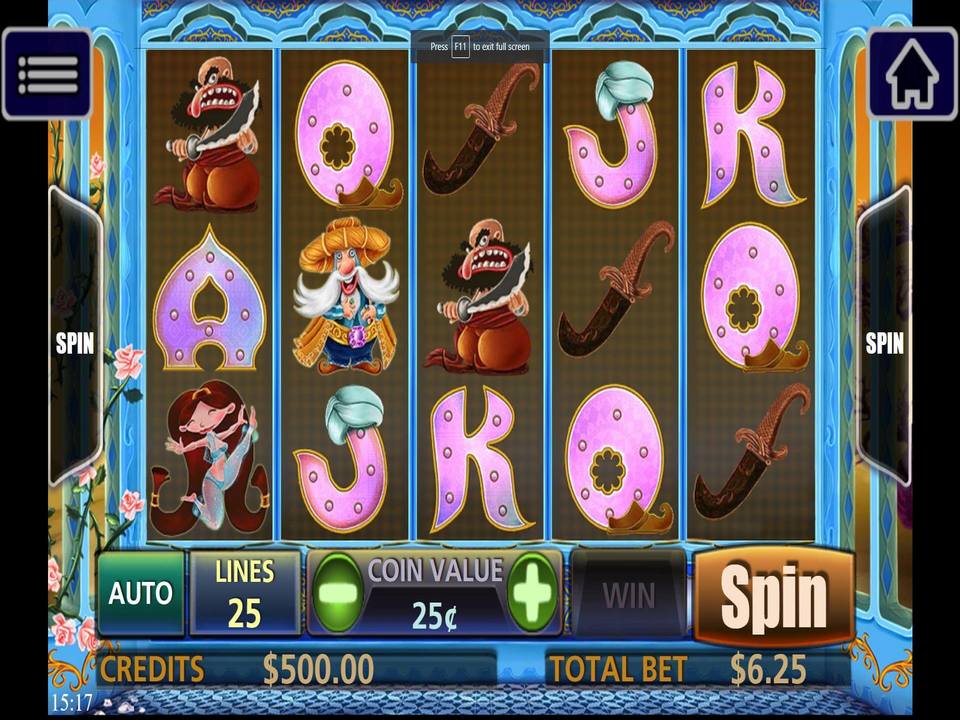Click the left side SPIN panel

[x=75, y=342]
